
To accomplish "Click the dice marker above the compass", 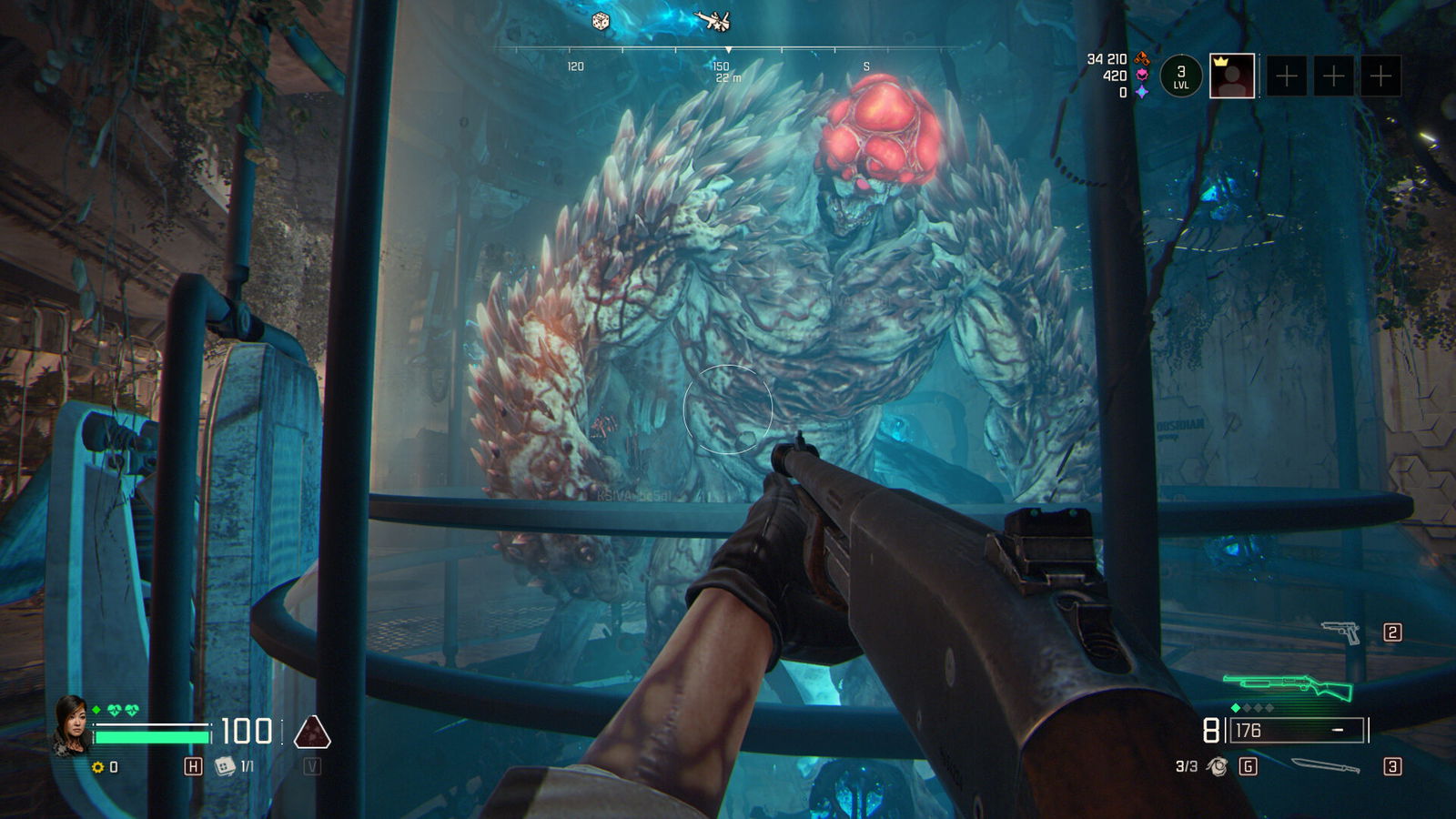I will 600,20.
